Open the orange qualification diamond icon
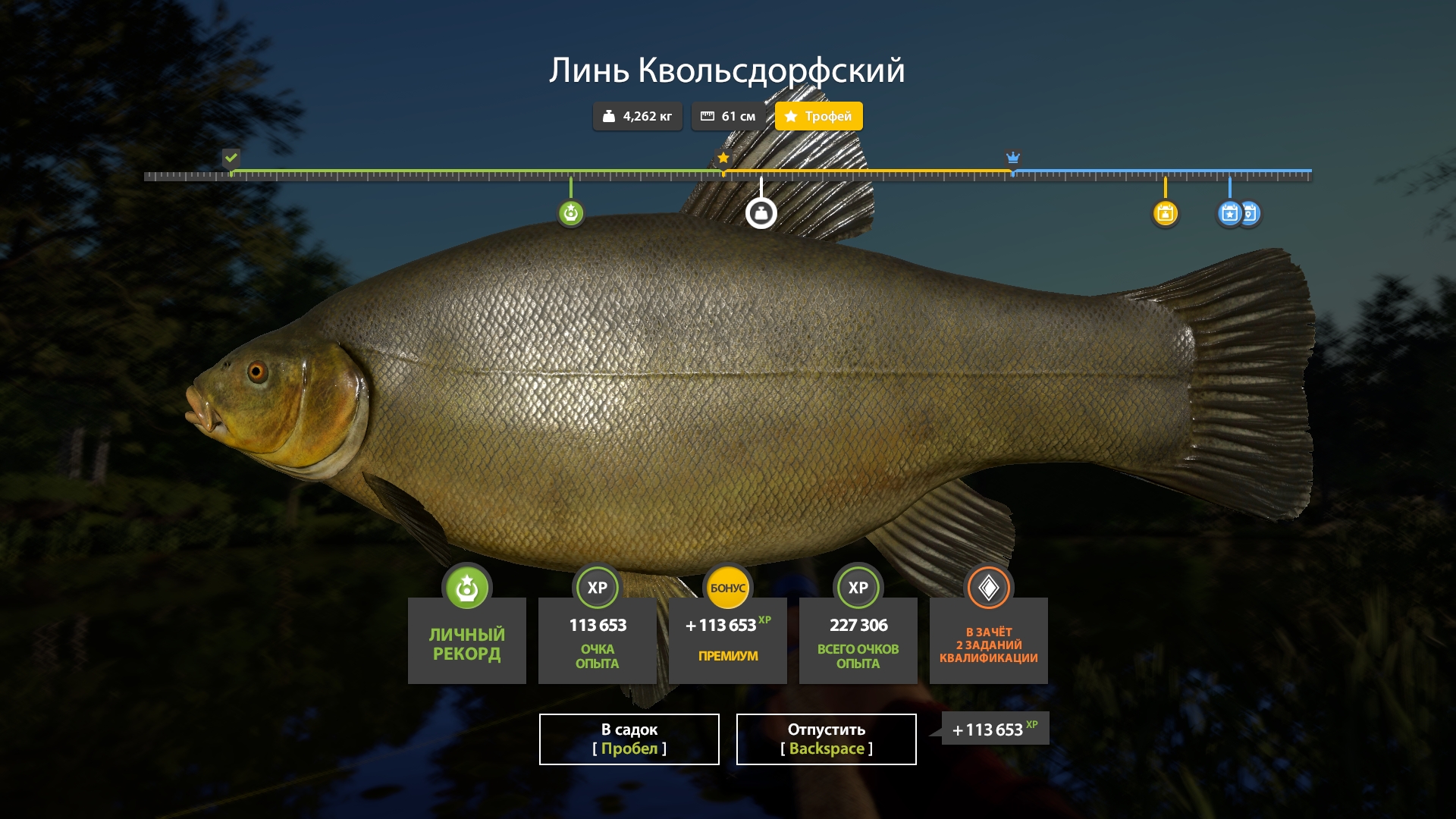This screenshot has height=819, width=1456. (988, 586)
